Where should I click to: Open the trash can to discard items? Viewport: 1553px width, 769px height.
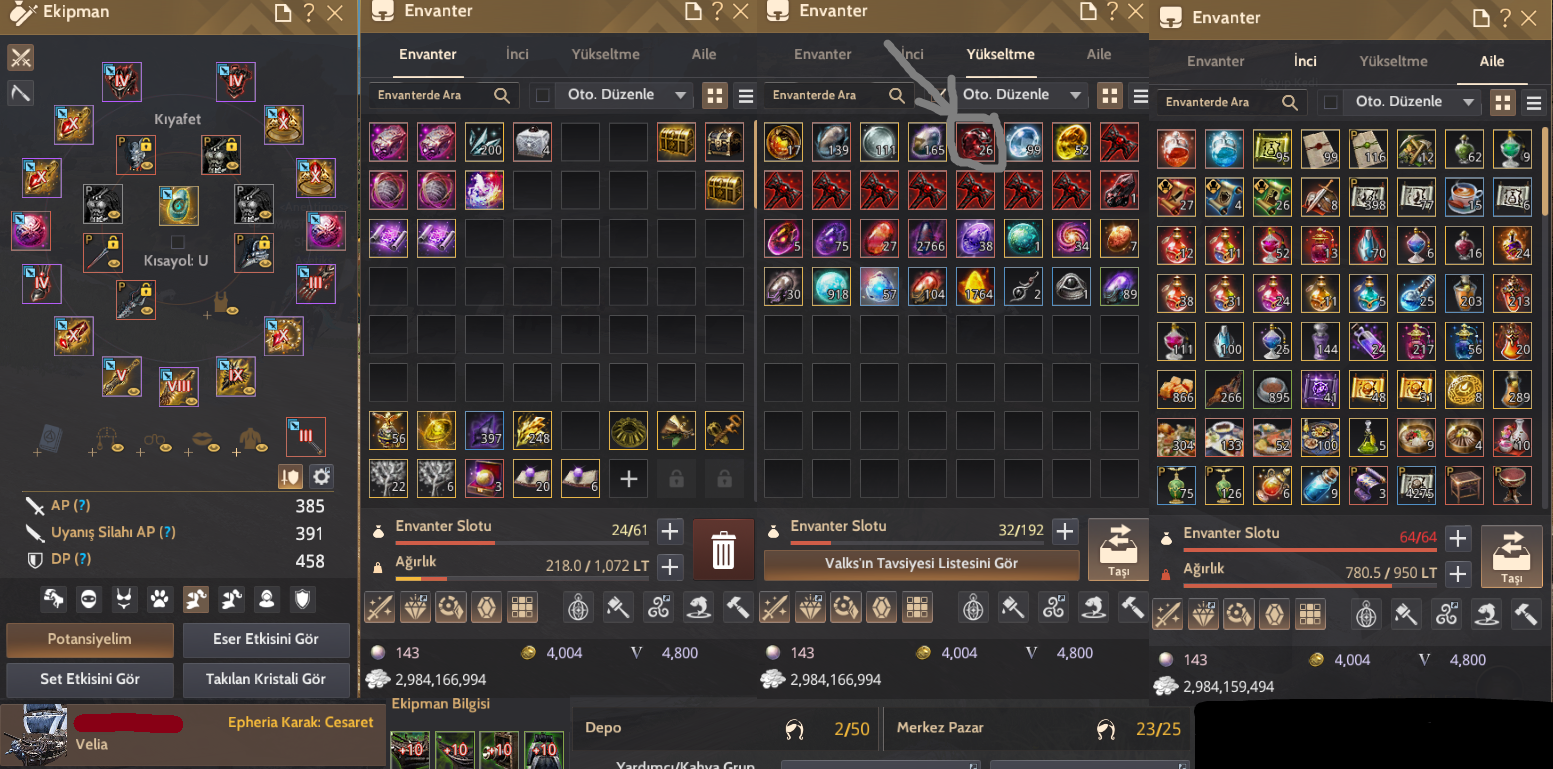723,550
